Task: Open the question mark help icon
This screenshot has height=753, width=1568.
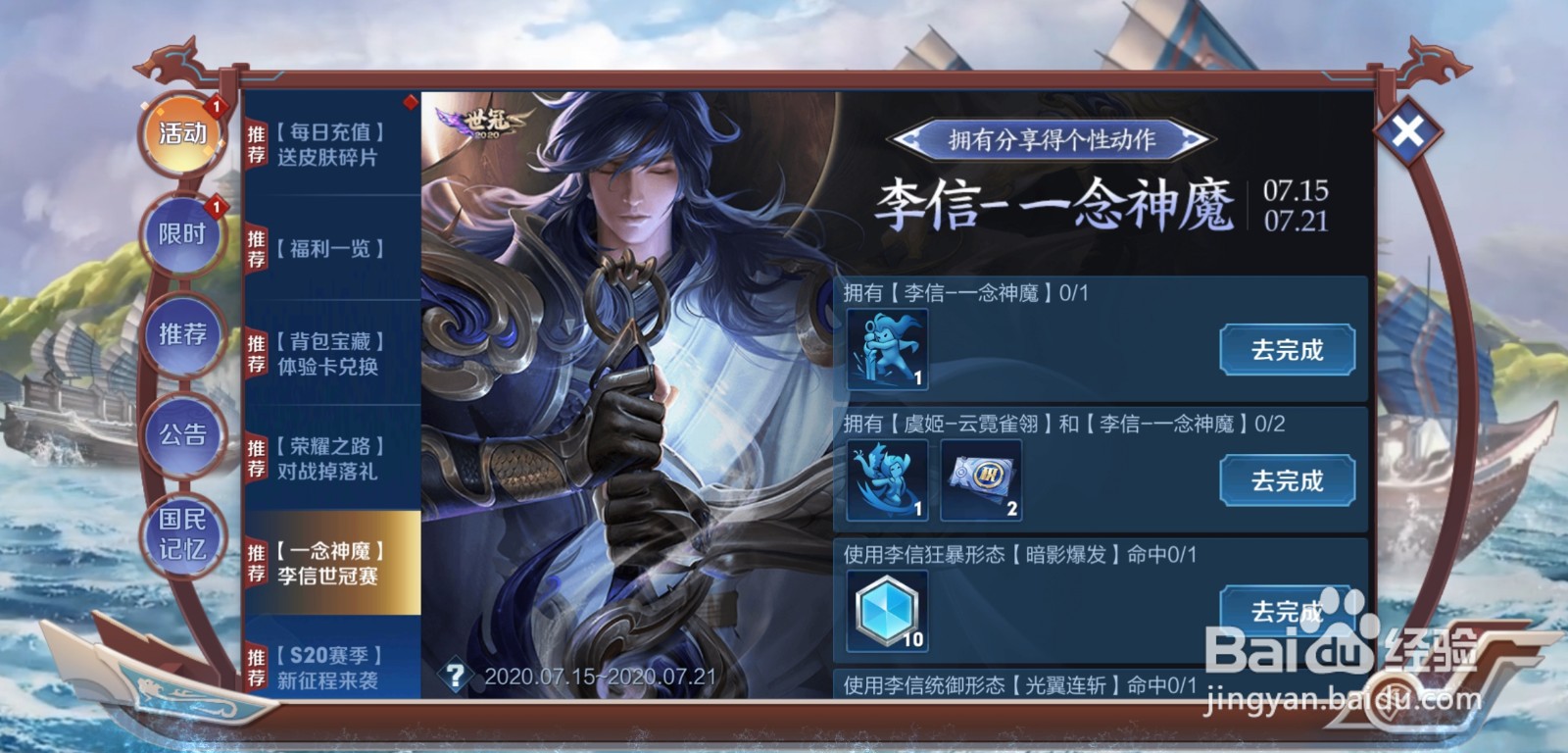Action: pos(457,675)
